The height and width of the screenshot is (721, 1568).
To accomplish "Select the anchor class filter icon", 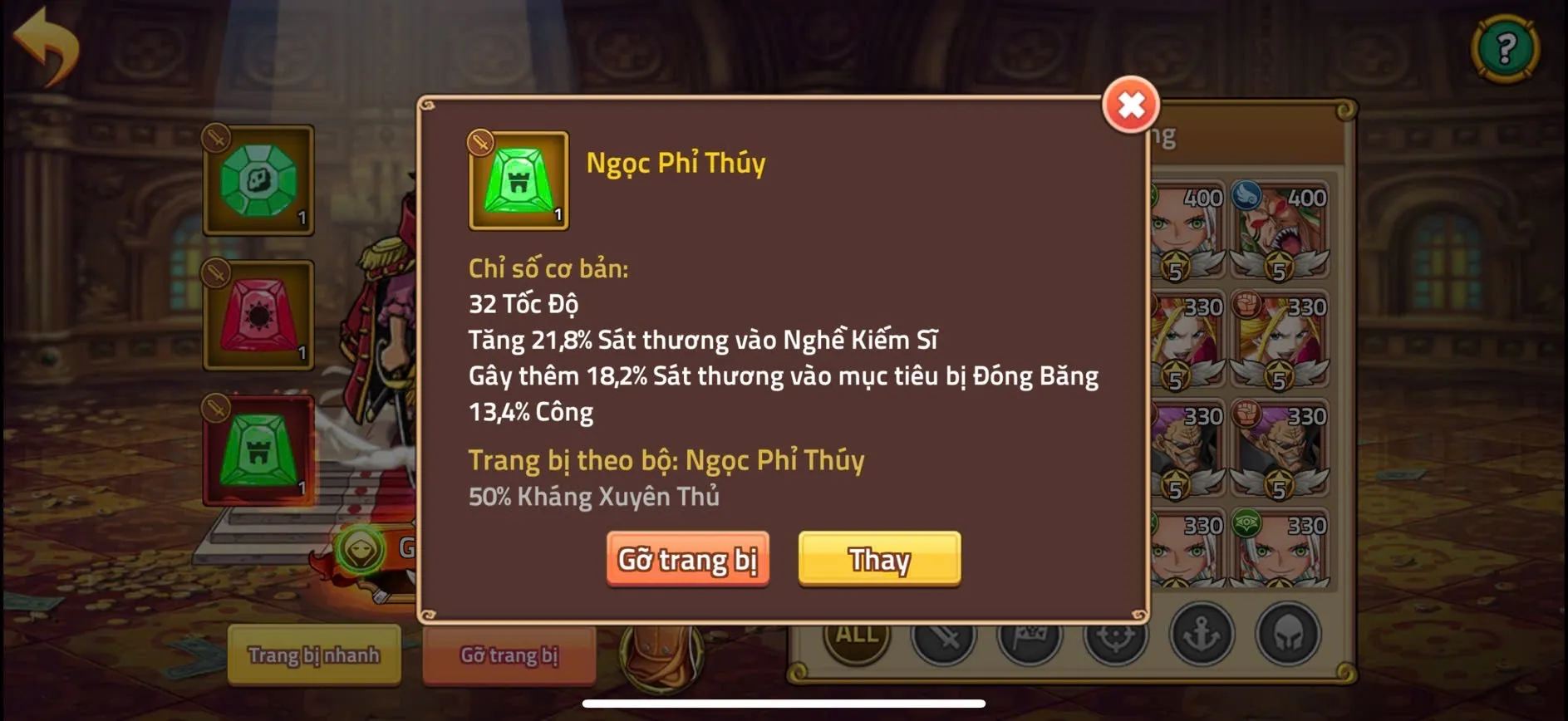I will click(1202, 636).
